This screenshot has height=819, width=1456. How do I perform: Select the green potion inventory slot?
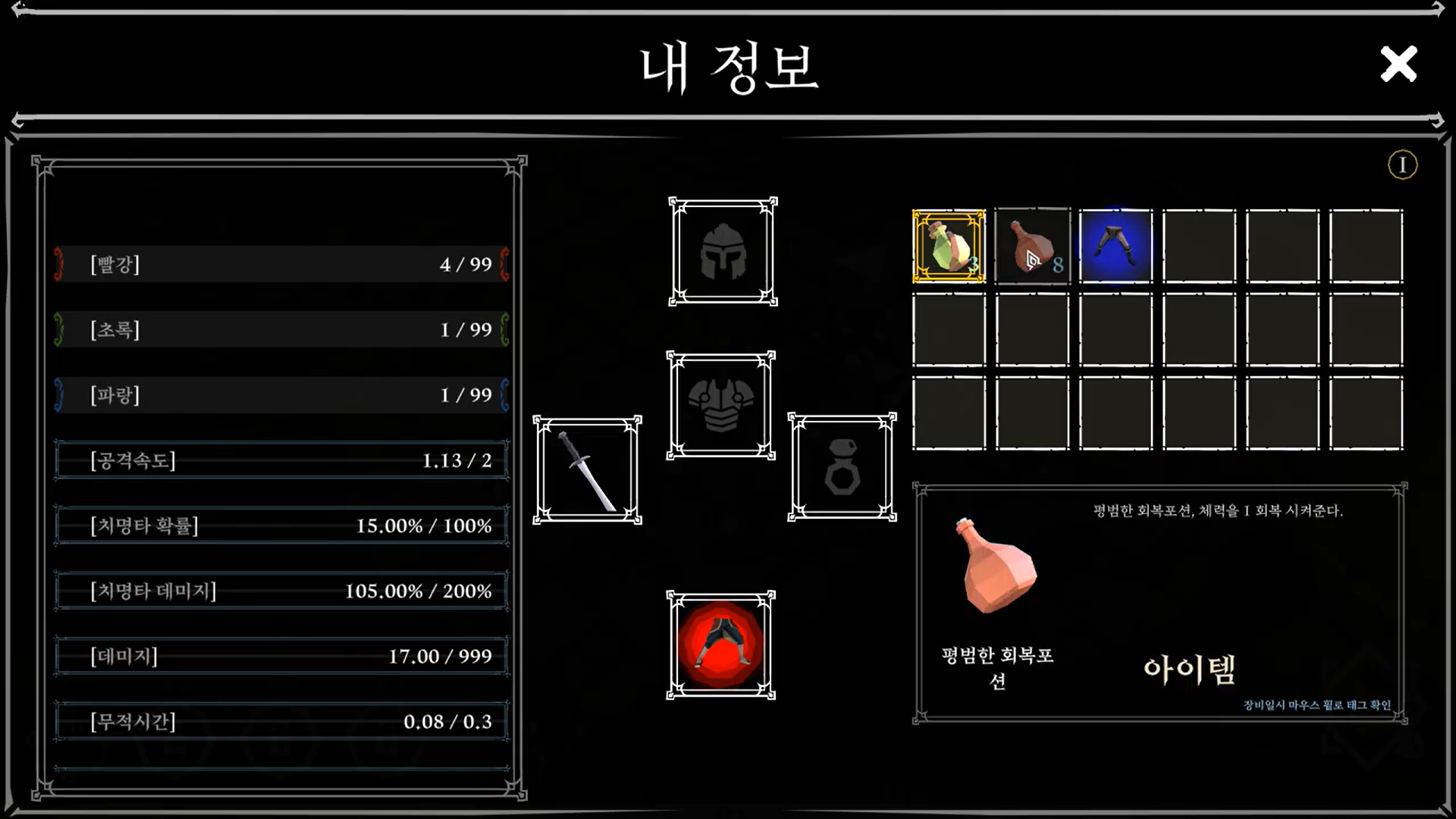click(949, 246)
